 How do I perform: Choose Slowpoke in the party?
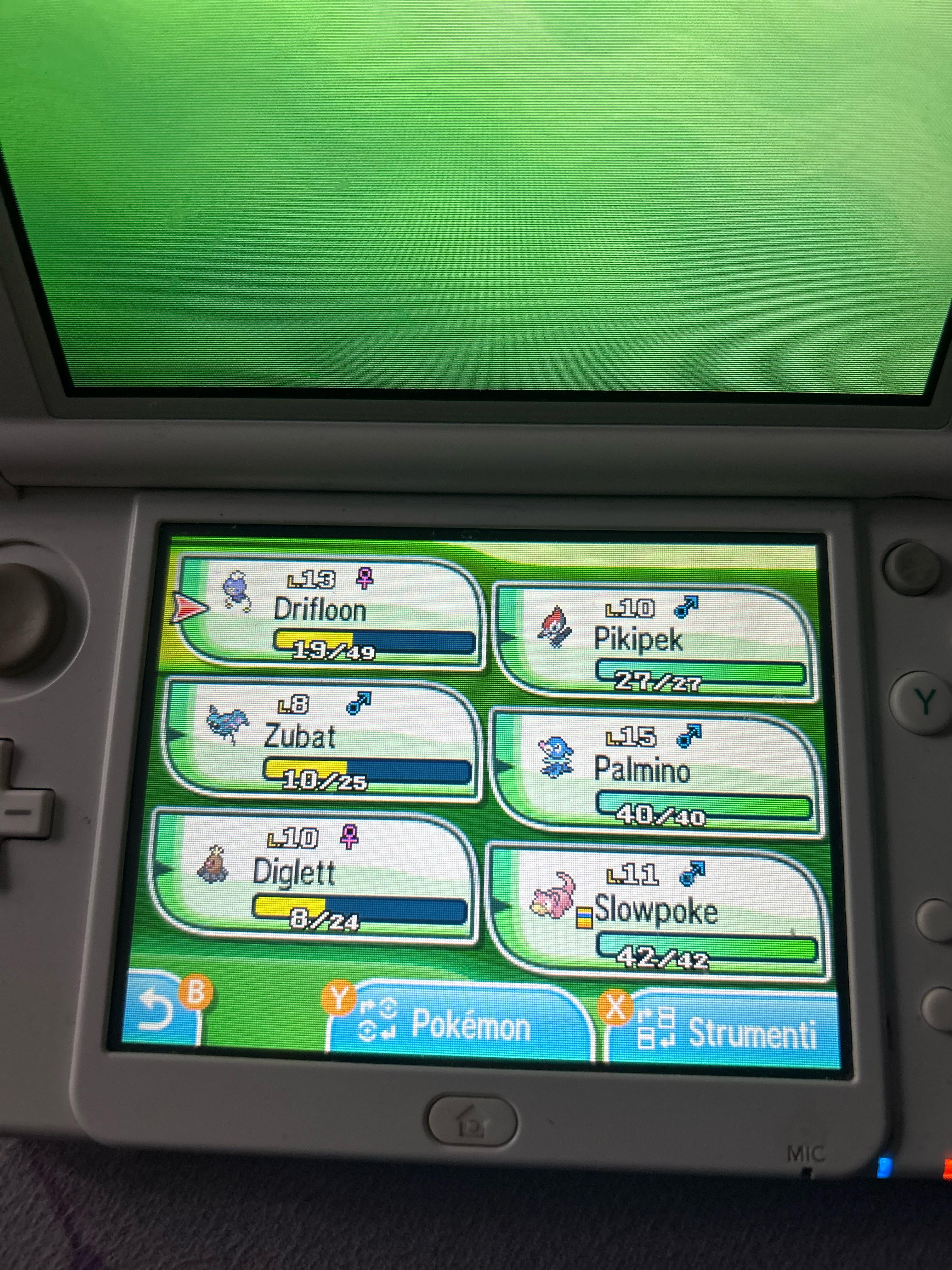[657, 913]
